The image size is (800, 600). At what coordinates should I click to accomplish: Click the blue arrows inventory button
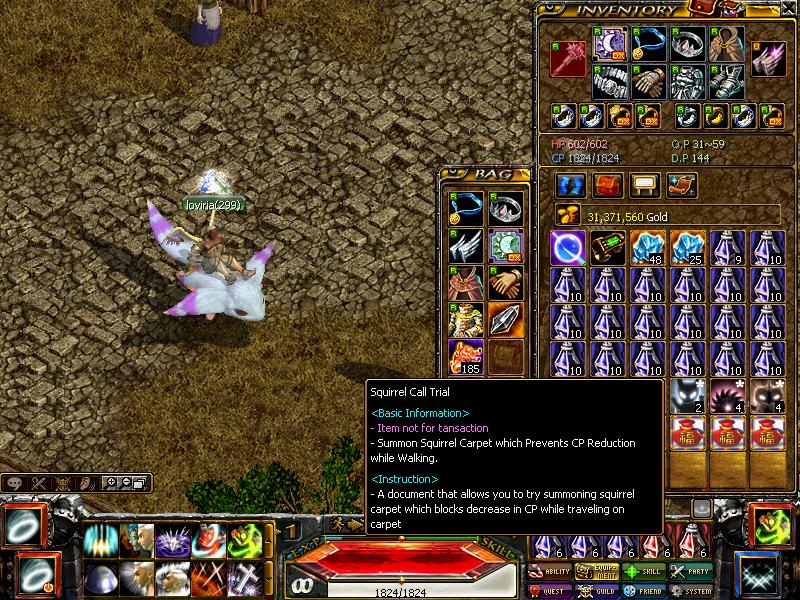570,186
